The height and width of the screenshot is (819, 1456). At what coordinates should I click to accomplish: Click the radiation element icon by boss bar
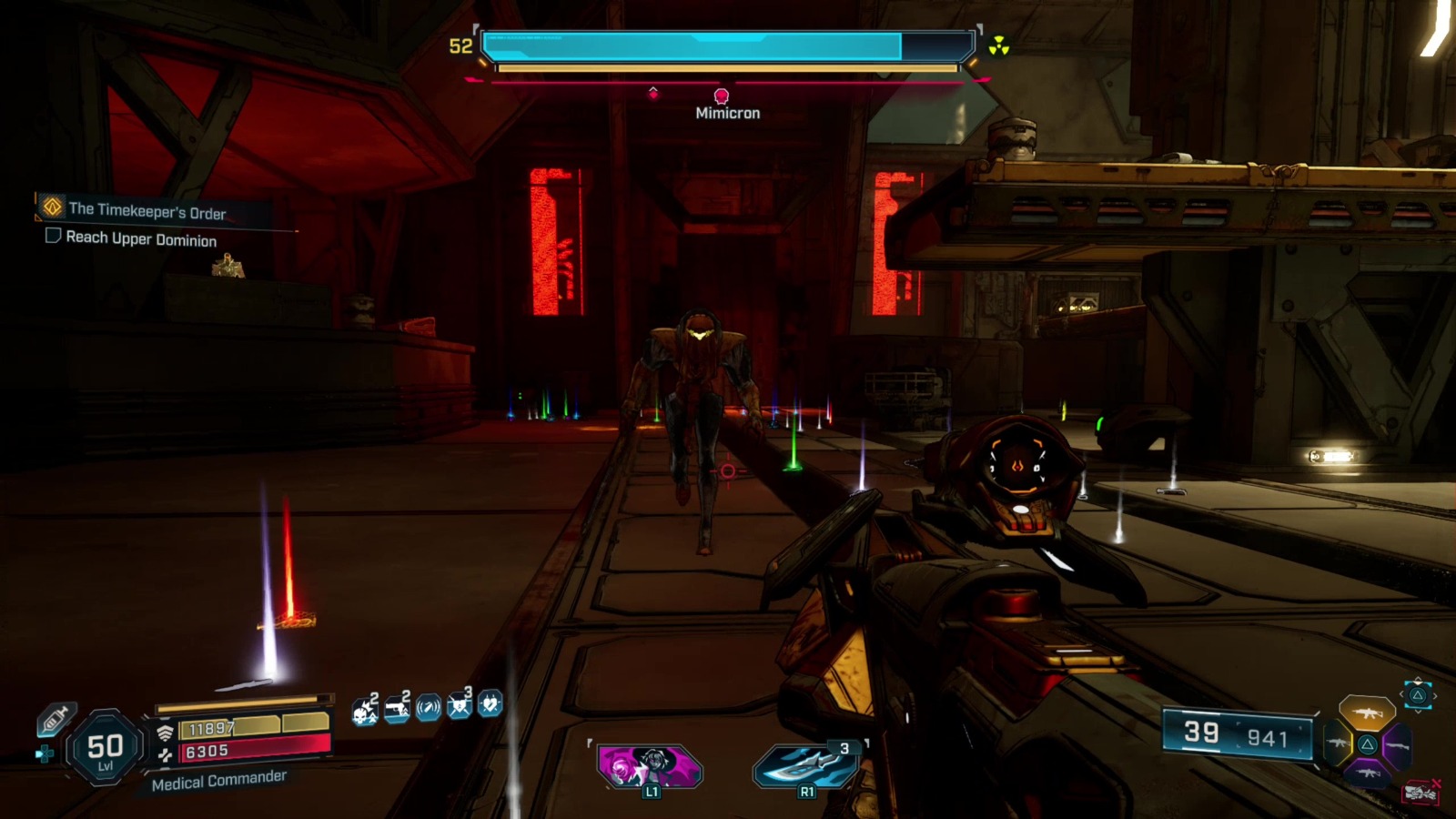click(x=999, y=45)
